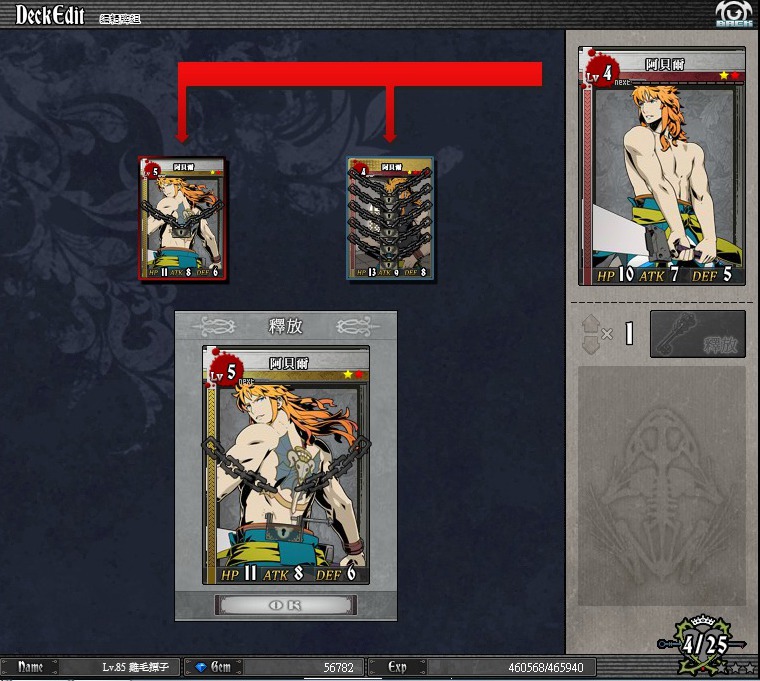Screen dimensions: 760x681
Task: Increase the quantity with the up arrow
Action: pos(590,323)
